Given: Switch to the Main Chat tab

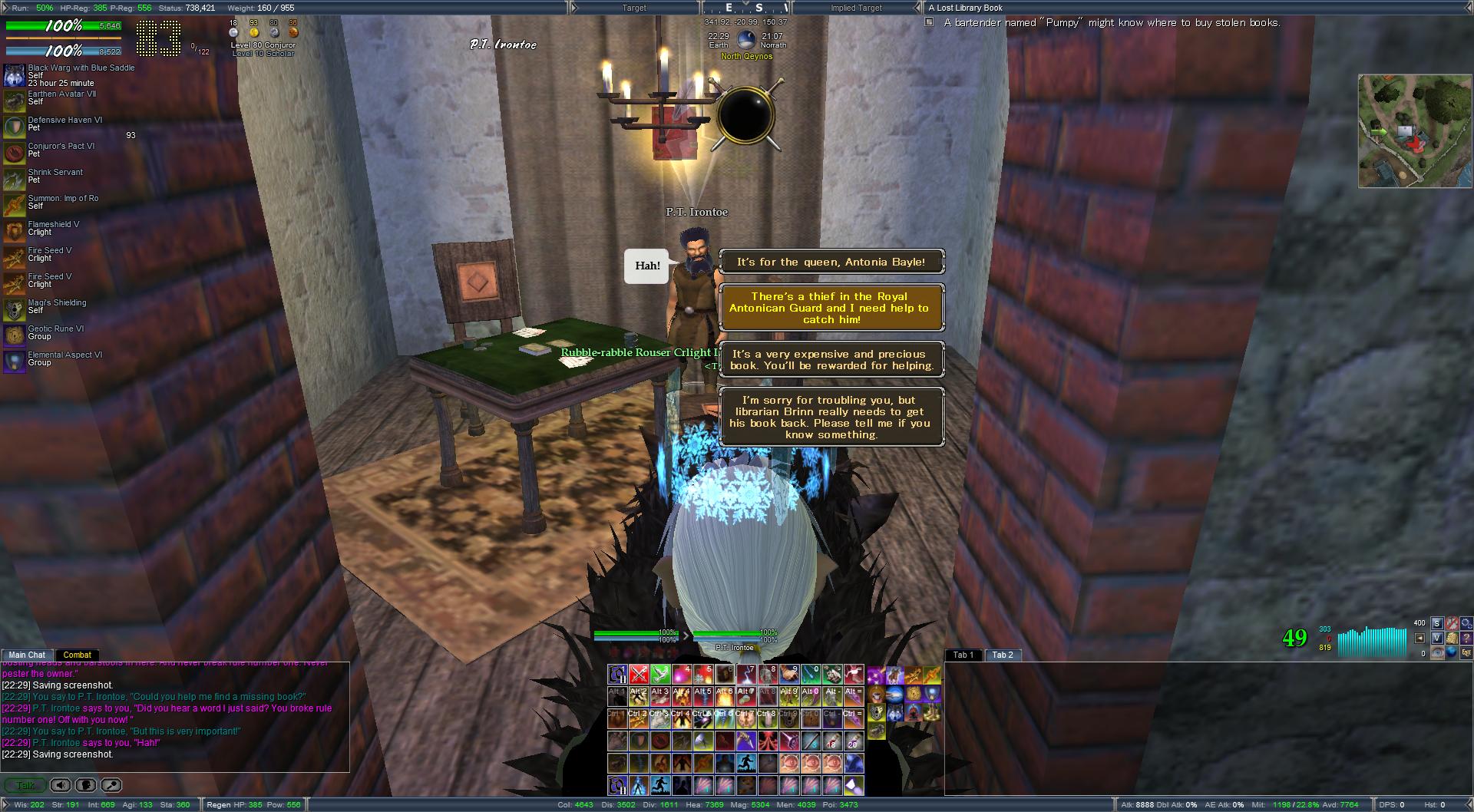Looking at the screenshot, I should pos(27,655).
